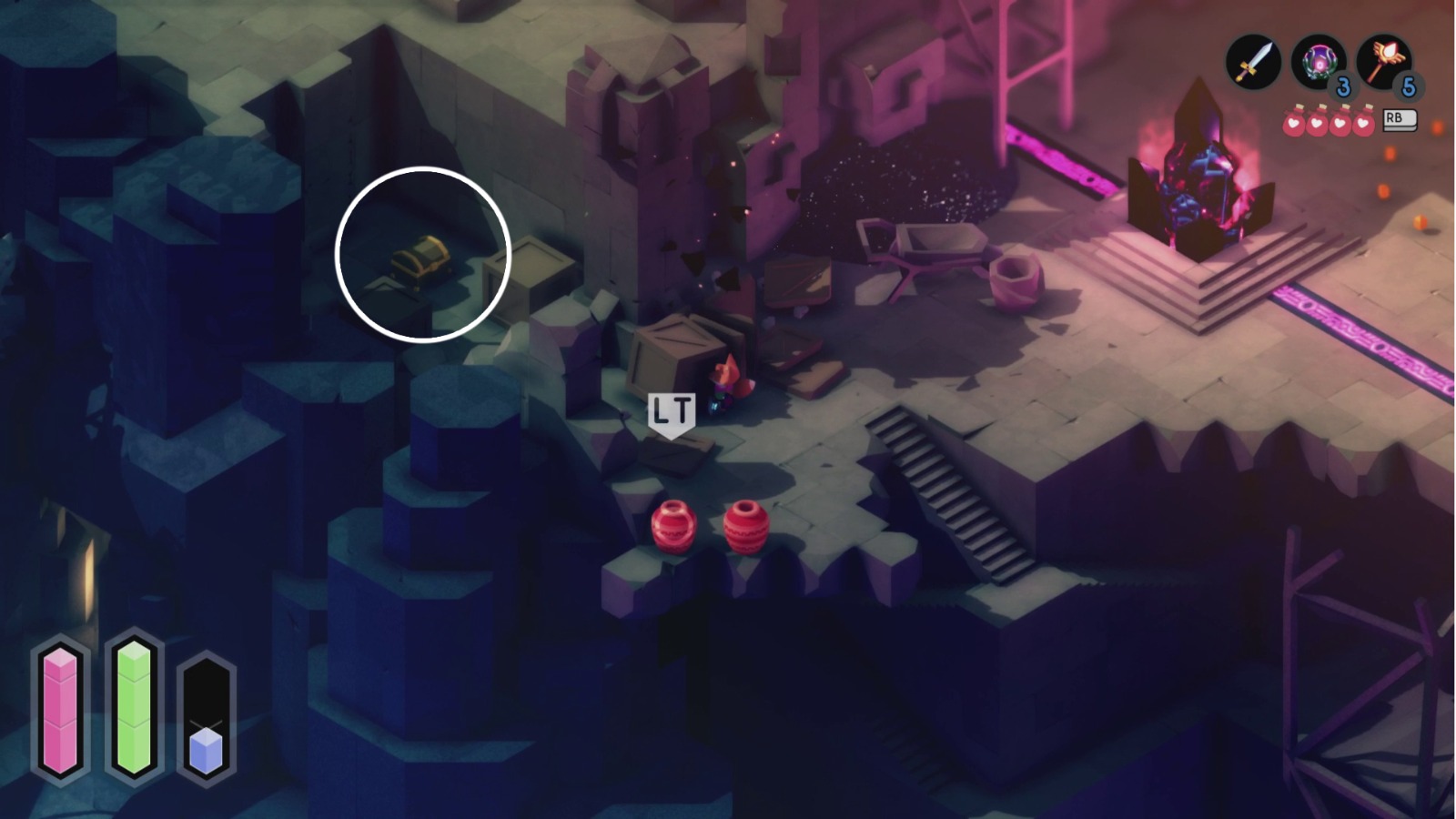Viewport: 1456px width, 819px height.
Task: Click the left red pot near the ledge
Action: [671, 528]
